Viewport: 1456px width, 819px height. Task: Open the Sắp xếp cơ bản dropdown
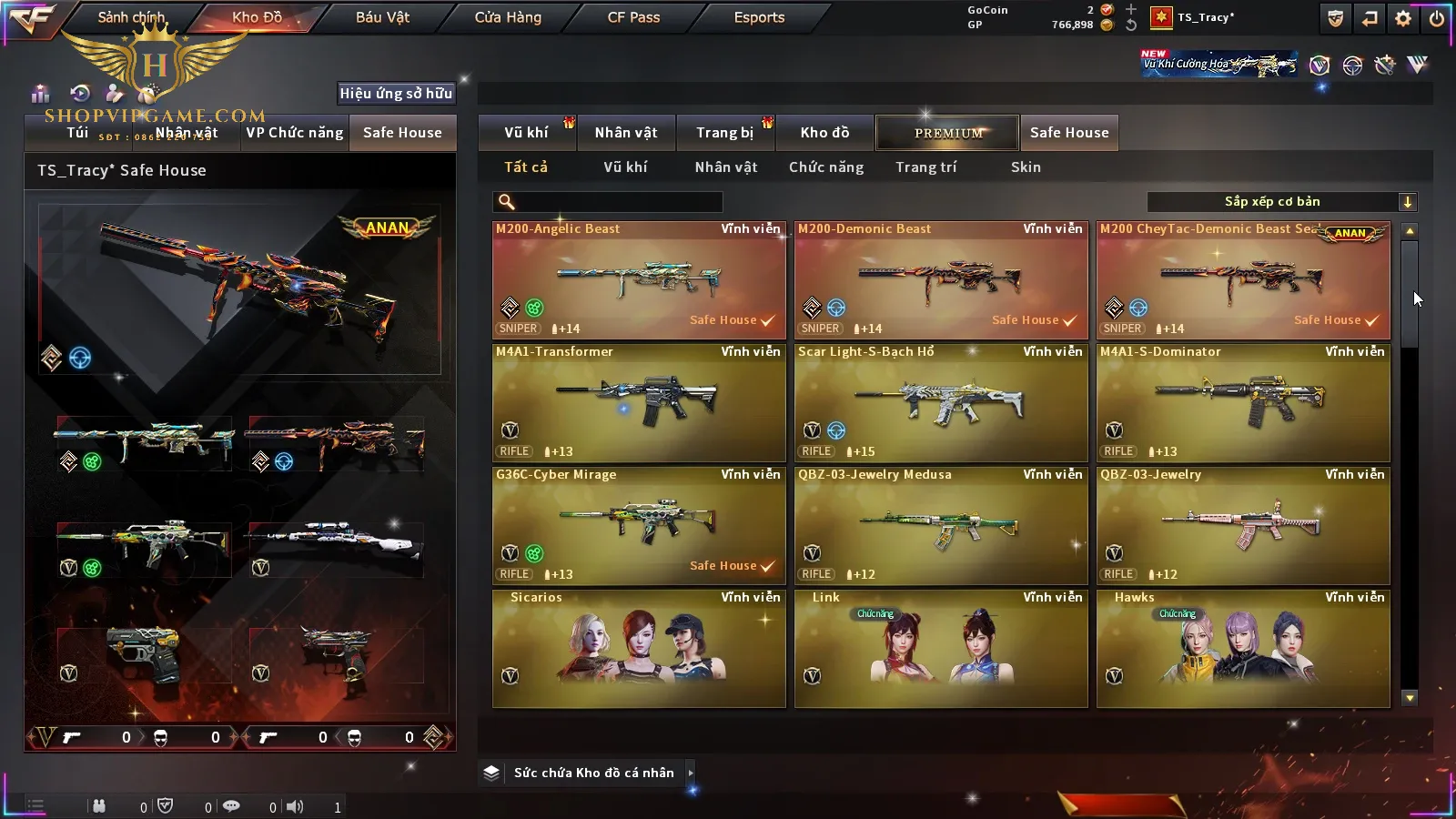pos(1281,202)
